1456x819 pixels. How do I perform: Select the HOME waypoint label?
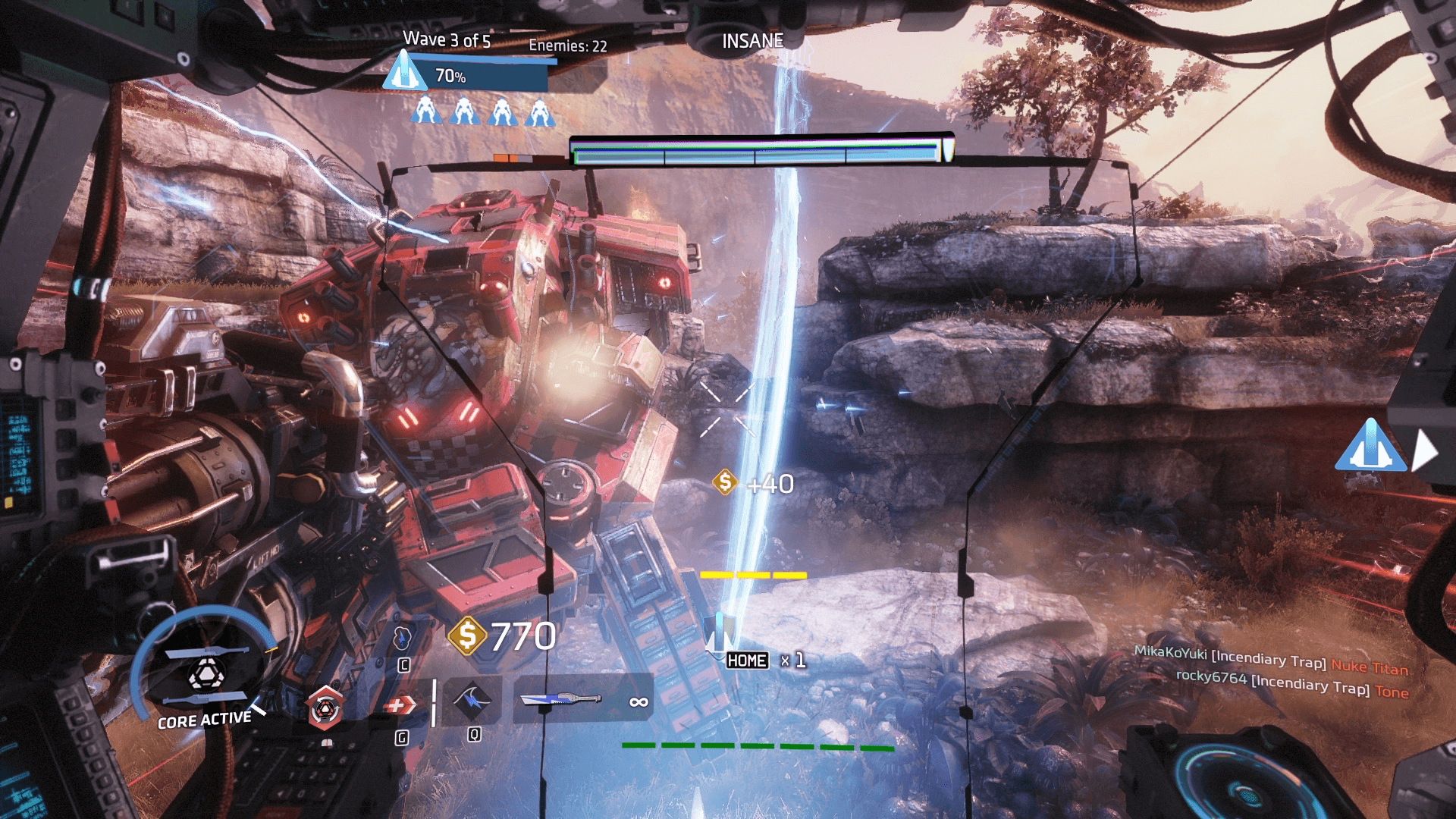747,661
